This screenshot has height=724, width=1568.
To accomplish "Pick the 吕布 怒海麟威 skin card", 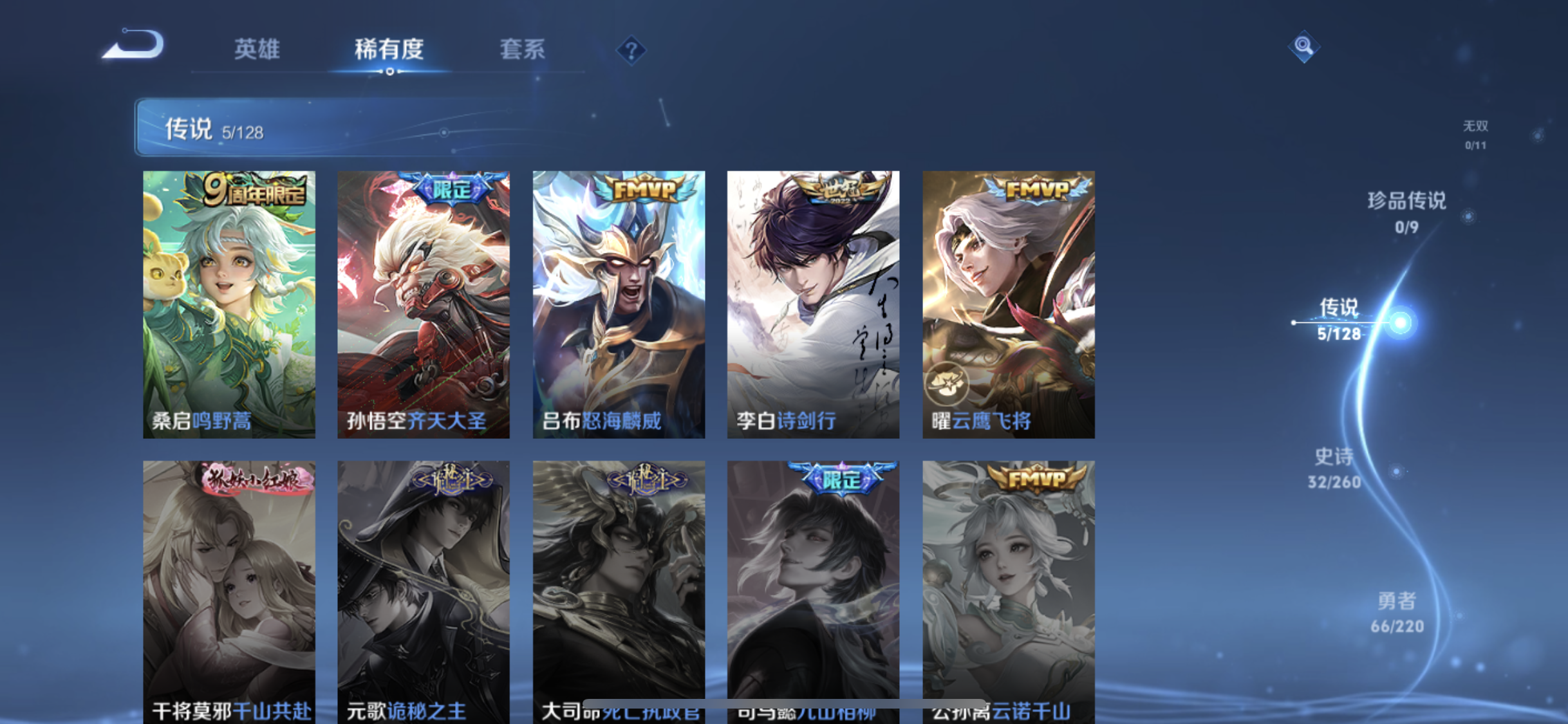I will (619, 304).
